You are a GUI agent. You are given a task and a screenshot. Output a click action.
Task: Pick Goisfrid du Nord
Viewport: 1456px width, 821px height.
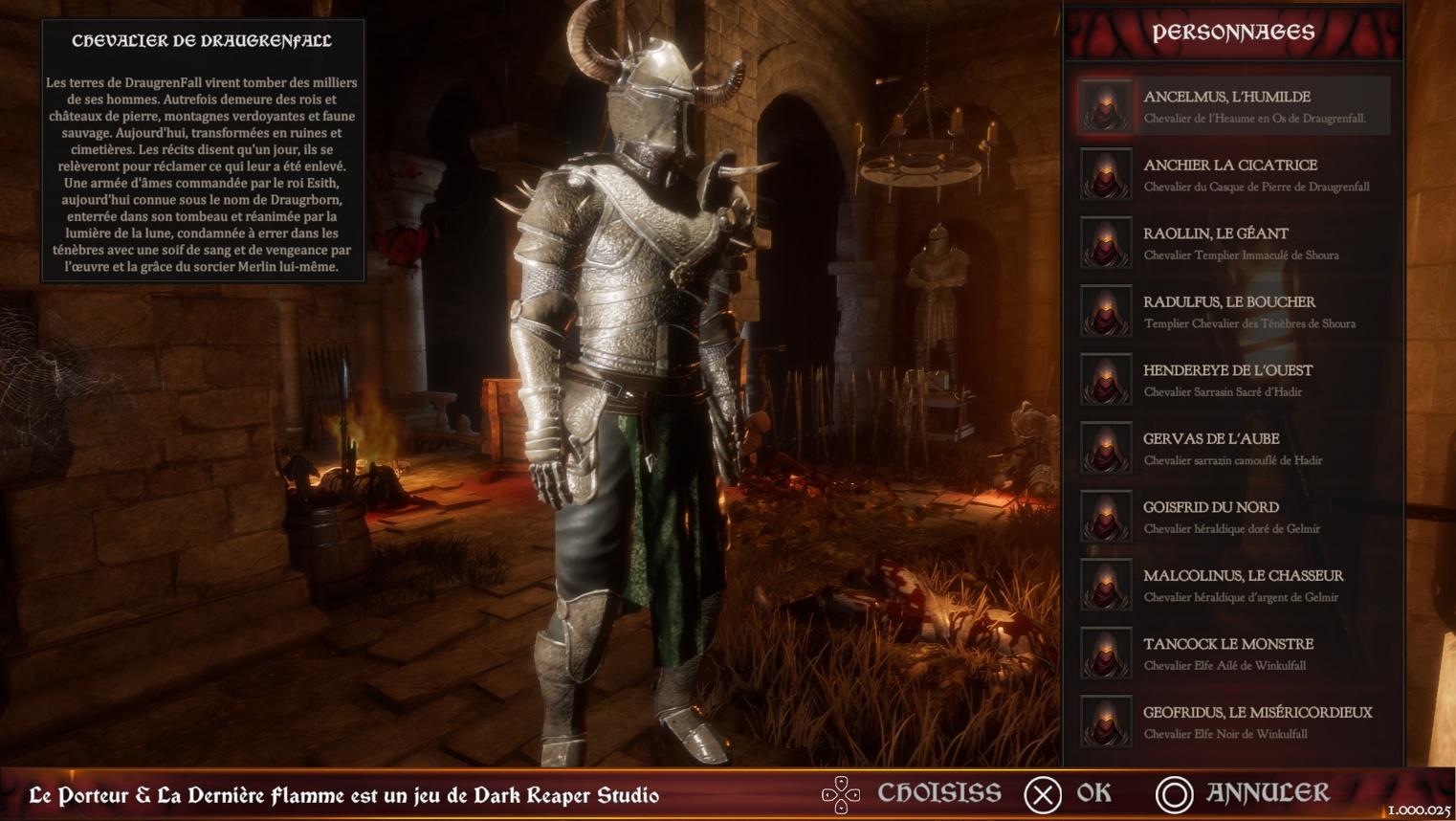pyautogui.click(x=1232, y=517)
